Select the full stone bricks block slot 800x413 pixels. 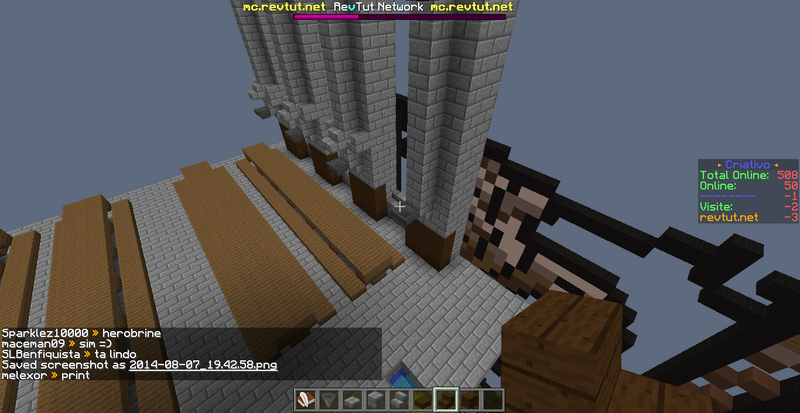coord(375,400)
